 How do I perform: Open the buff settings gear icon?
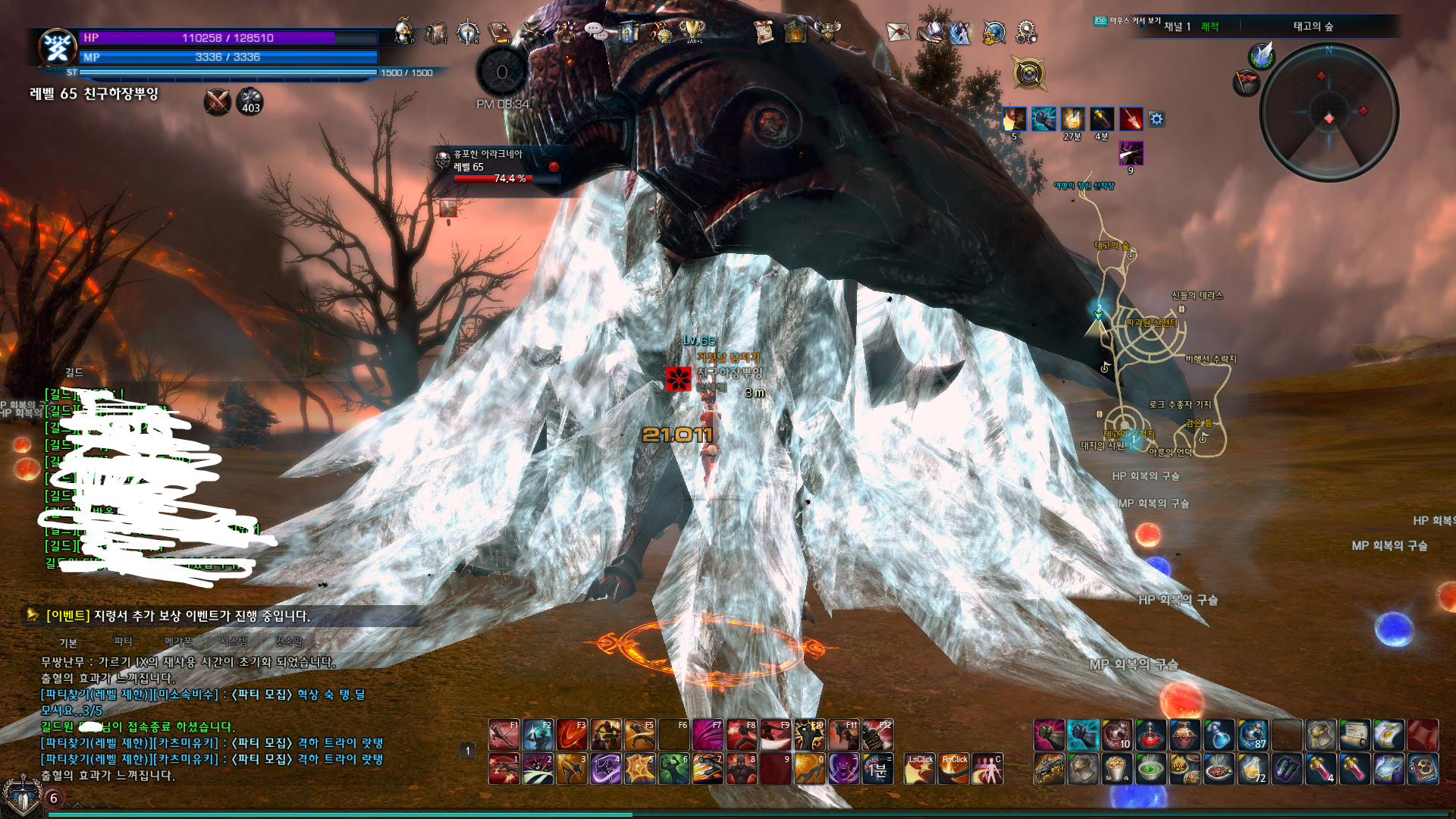(1156, 119)
